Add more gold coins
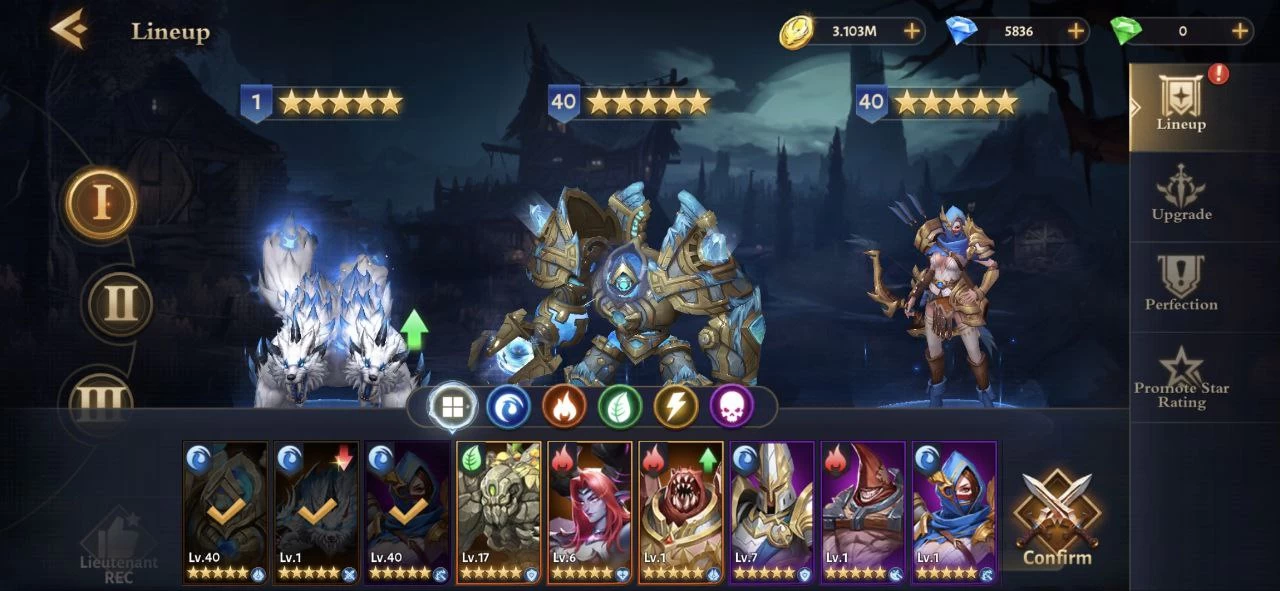Screen dimensions: 1280x591 point(912,31)
